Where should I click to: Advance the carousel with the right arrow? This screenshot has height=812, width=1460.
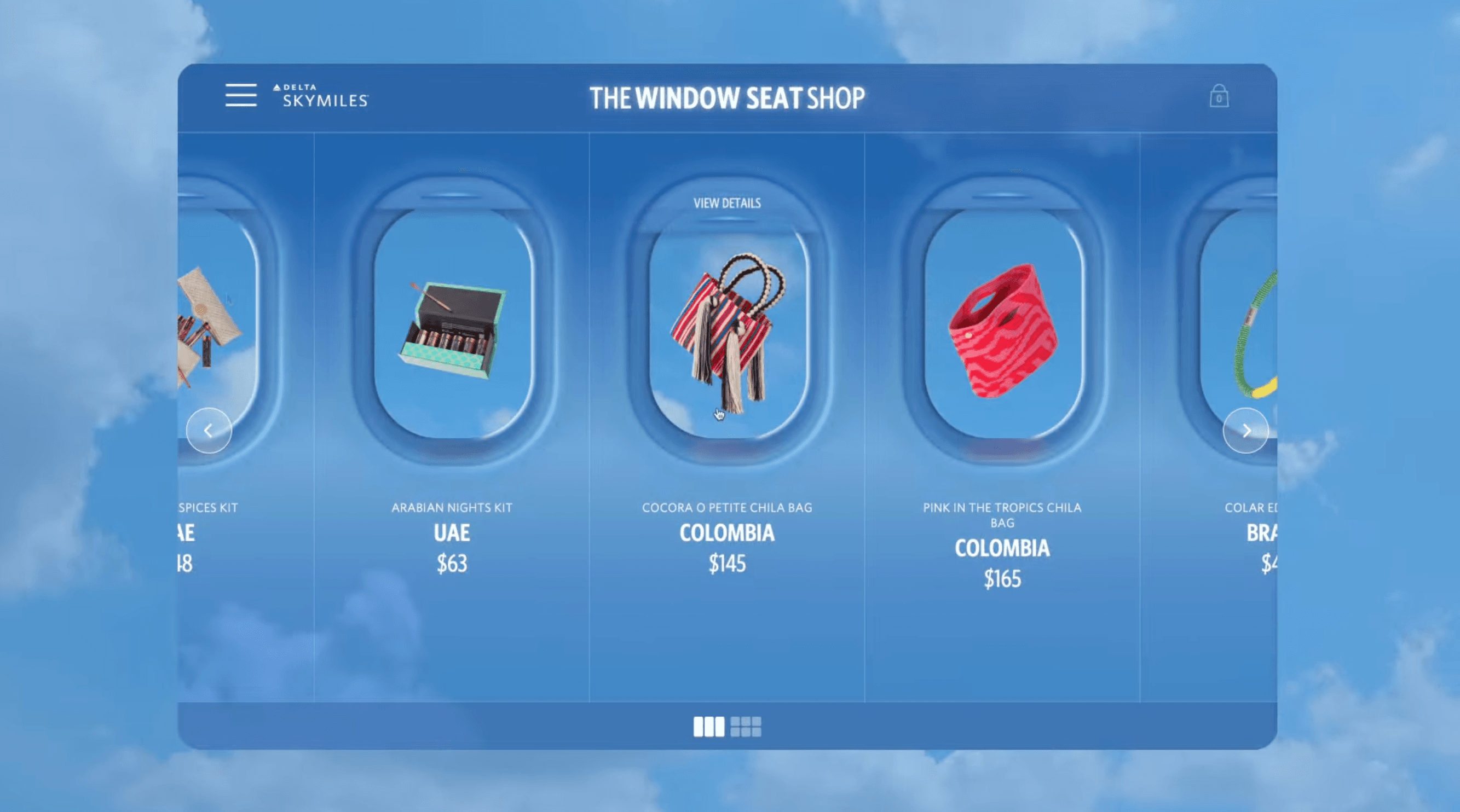click(1245, 431)
